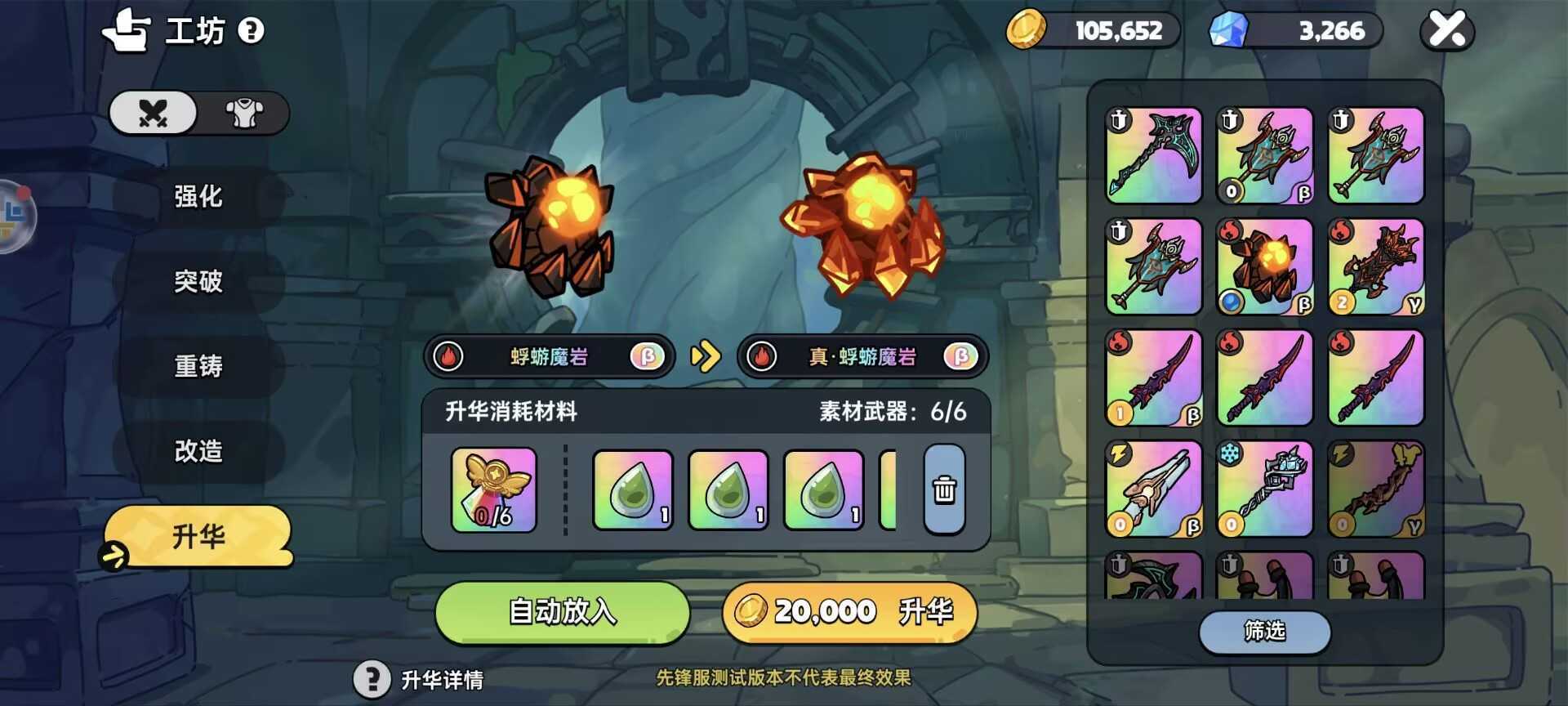Choose the scythe weapon in the inventory
Screen dimensions: 1568x706
click(x=1153, y=155)
